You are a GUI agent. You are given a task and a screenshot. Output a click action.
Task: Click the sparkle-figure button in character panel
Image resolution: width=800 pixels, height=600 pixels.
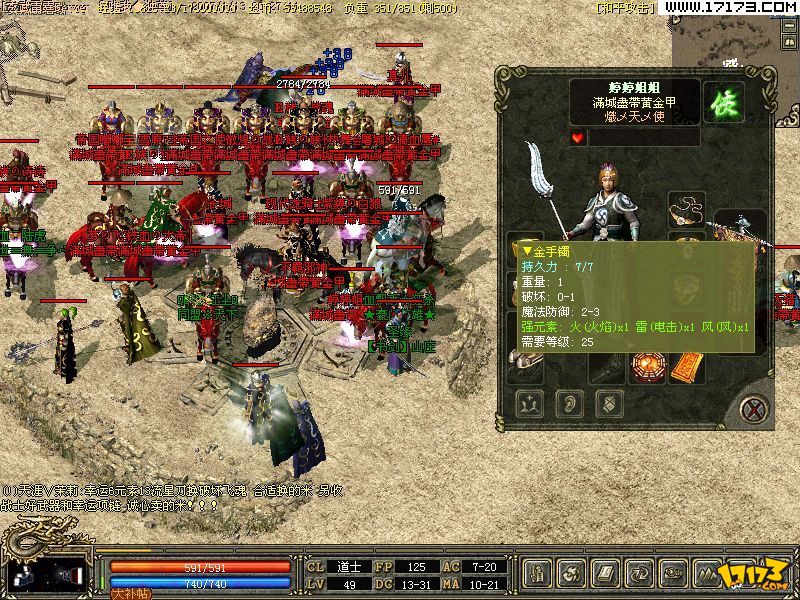(x=531, y=404)
